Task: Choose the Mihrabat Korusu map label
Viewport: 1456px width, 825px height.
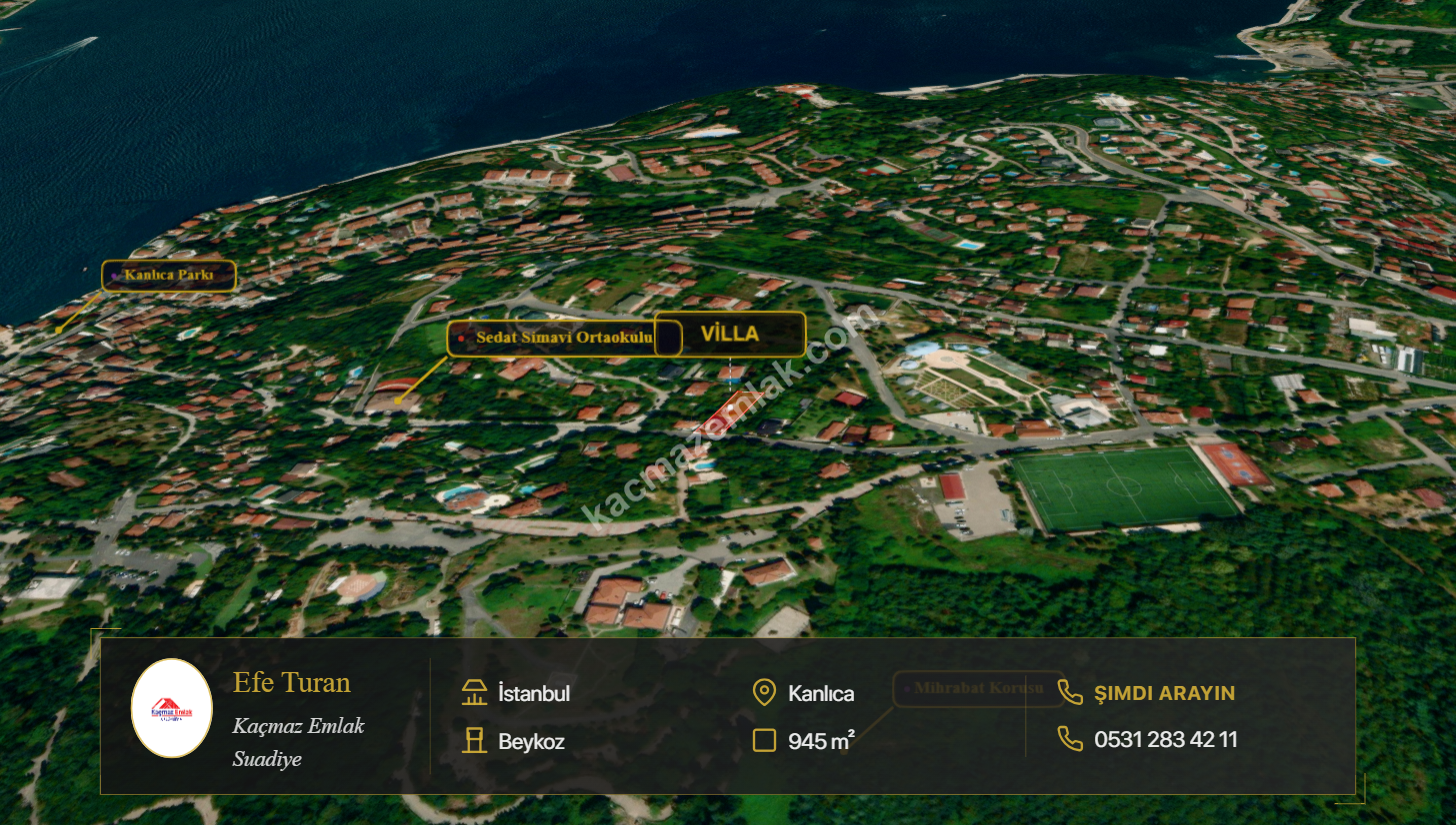Action: [x=978, y=688]
